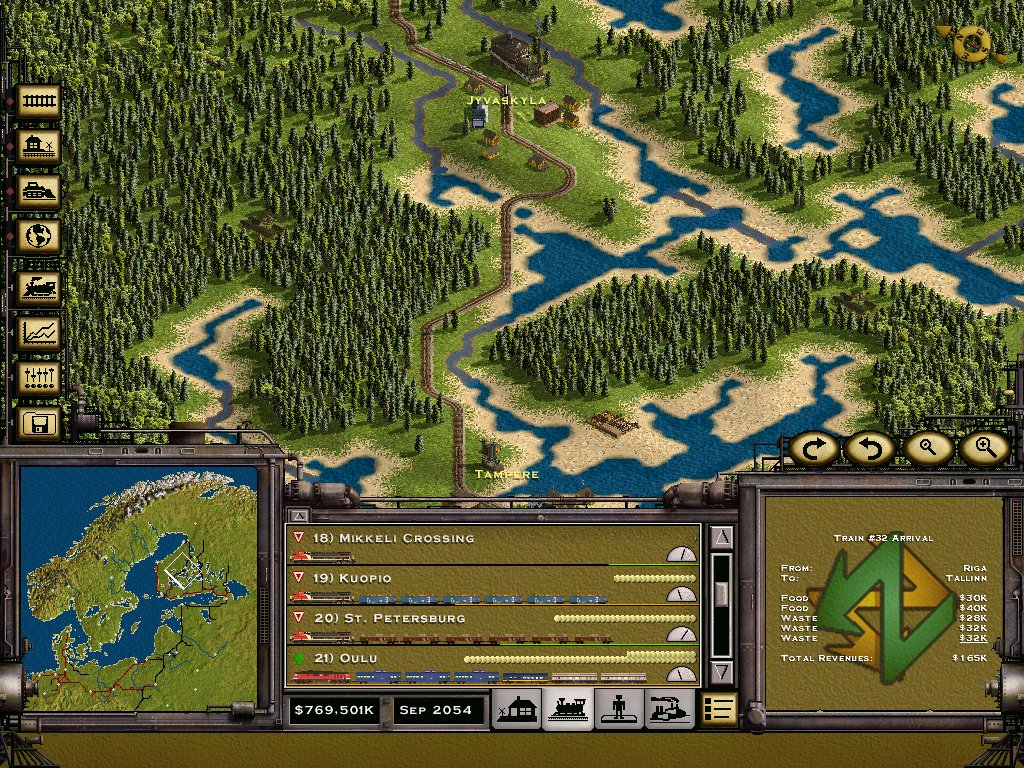Switch to the station list tab
Image resolution: width=1024 pixels, height=768 pixels.
point(519,708)
